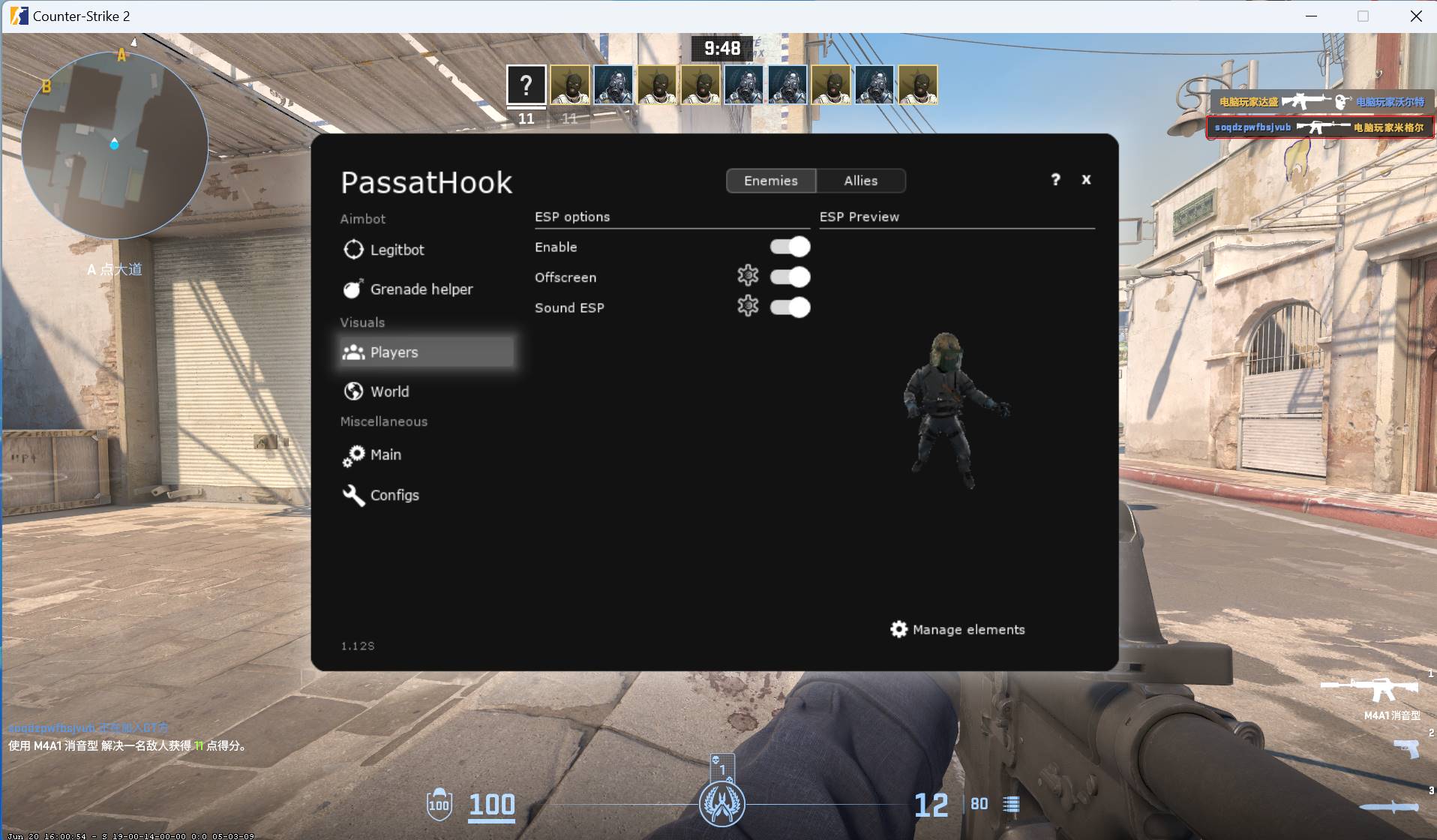The image size is (1437, 840).
Task: Select the Enemies tab
Action: click(x=770, y=181)
